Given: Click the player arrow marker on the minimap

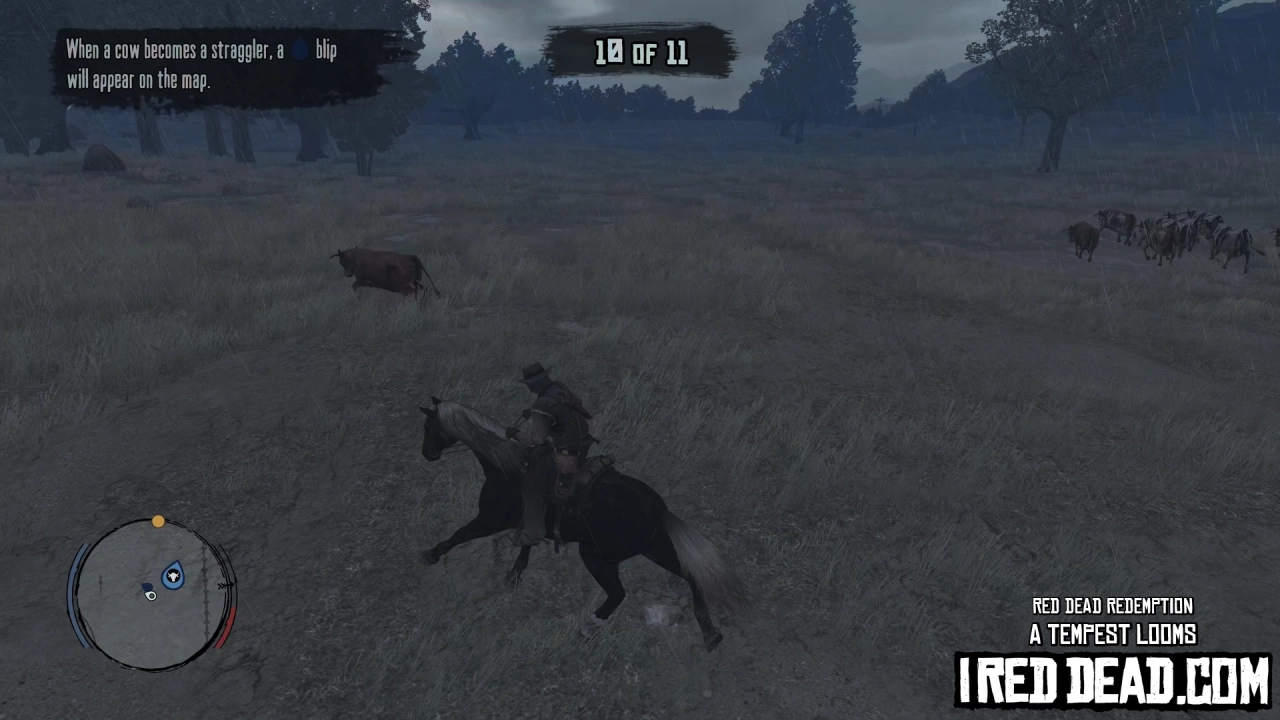Looking at the screenshot, I should (x=151, y=596).
